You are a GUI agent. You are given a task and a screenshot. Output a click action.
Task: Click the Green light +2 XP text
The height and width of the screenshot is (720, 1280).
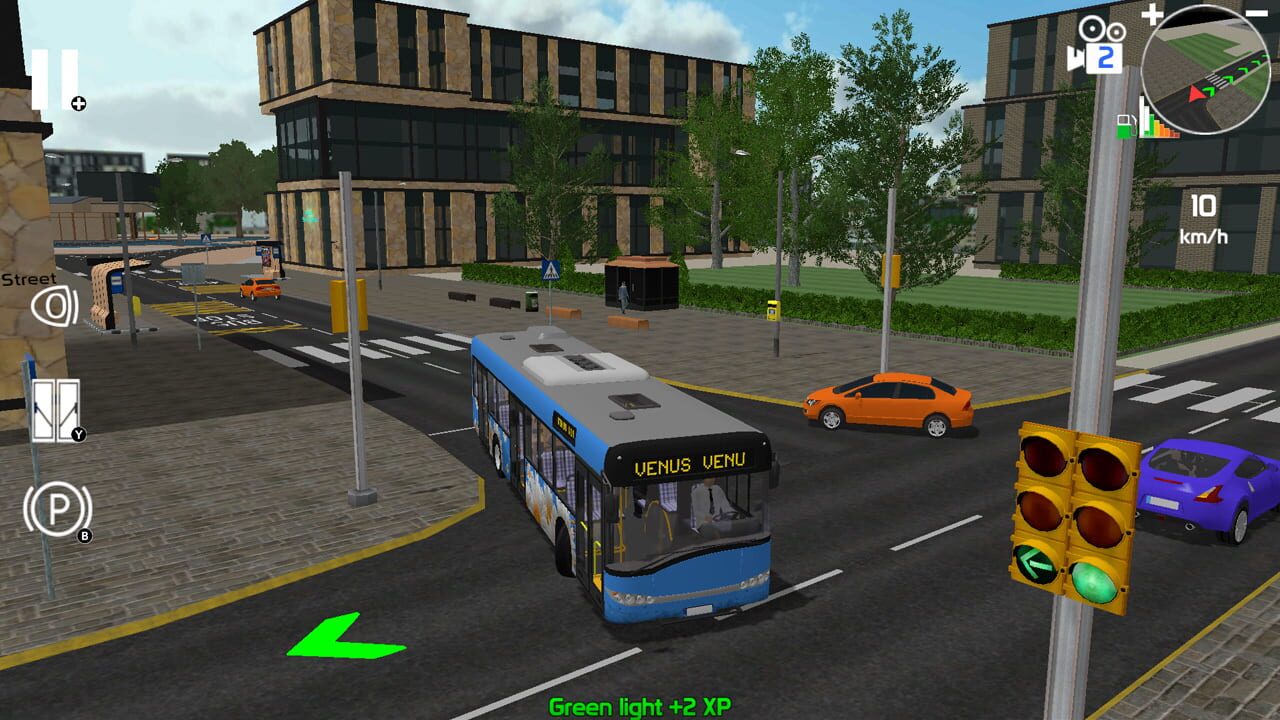pos(638,707)
